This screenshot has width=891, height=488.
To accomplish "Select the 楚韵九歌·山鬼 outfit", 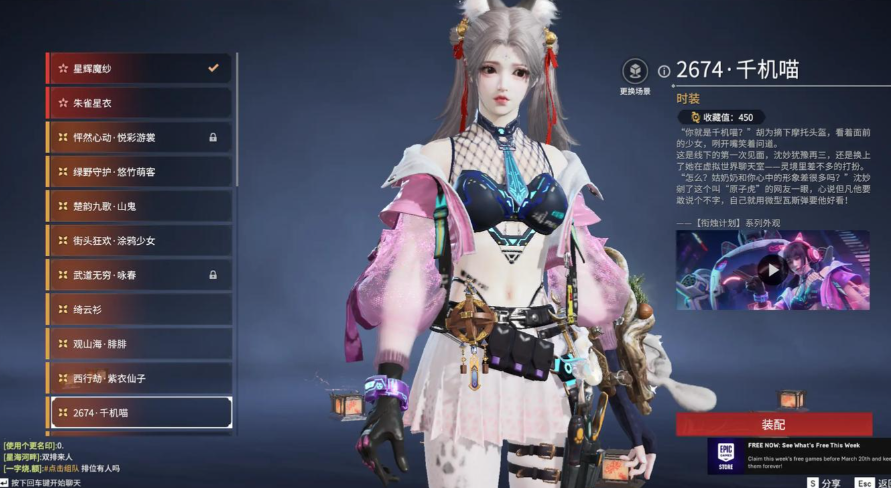I will [x=139, y=206].
